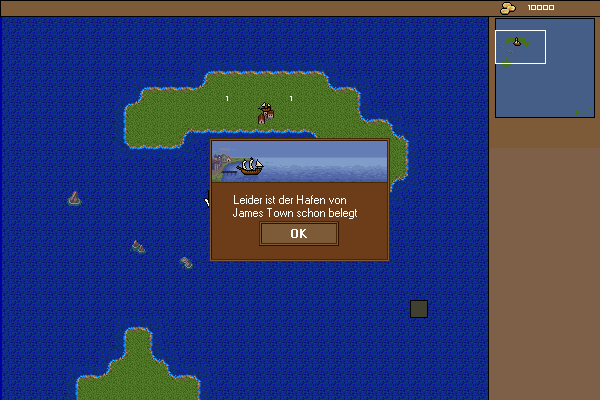Click the minimap overview
Image resolution: width=600 pixels, height=400 pixels.
point(544,68)
